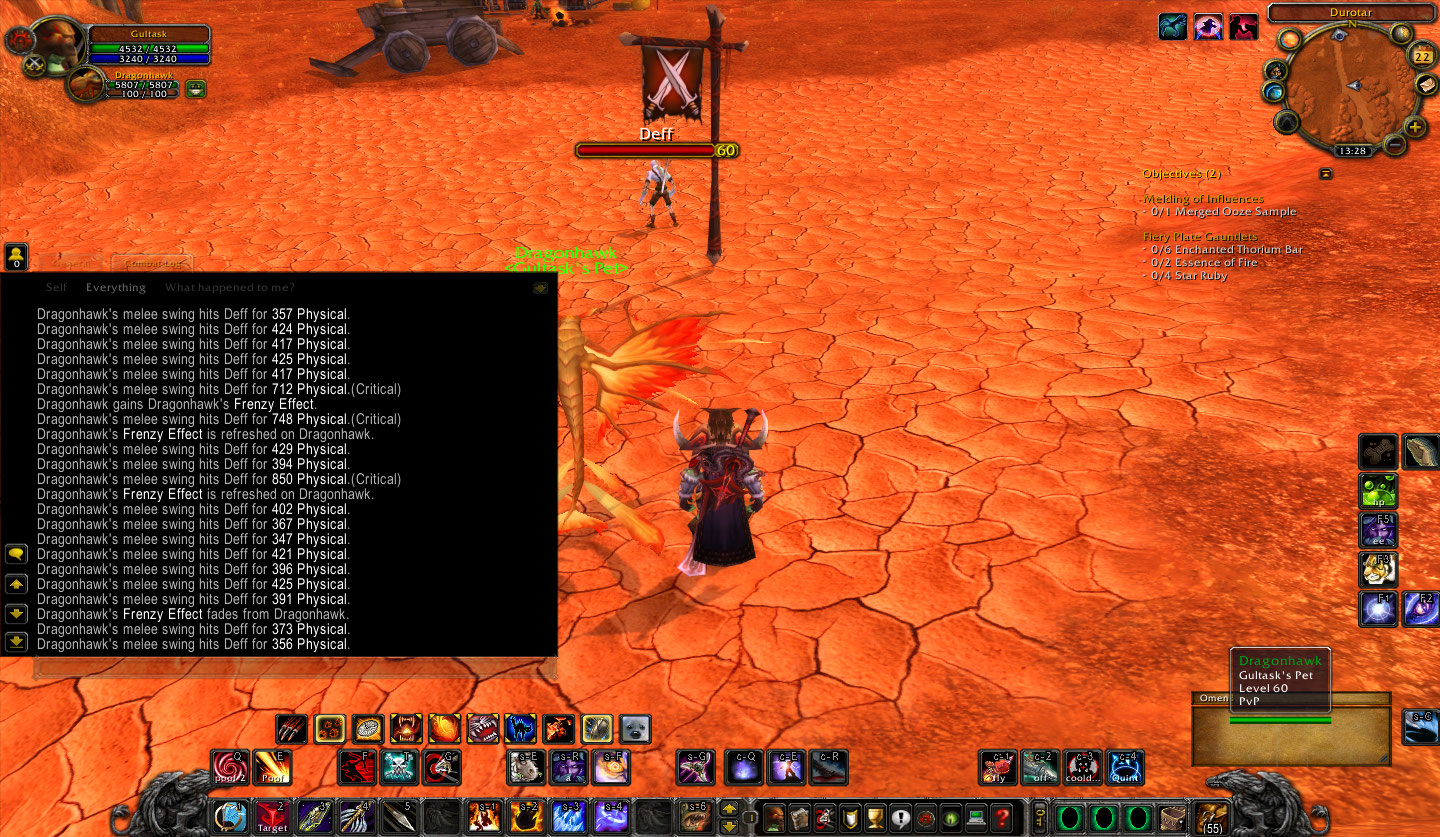Image resolution: width=1440 pixels, height=837 pixels.
Task: Select the Combat Log tab
Action: [x=153, y=264]
